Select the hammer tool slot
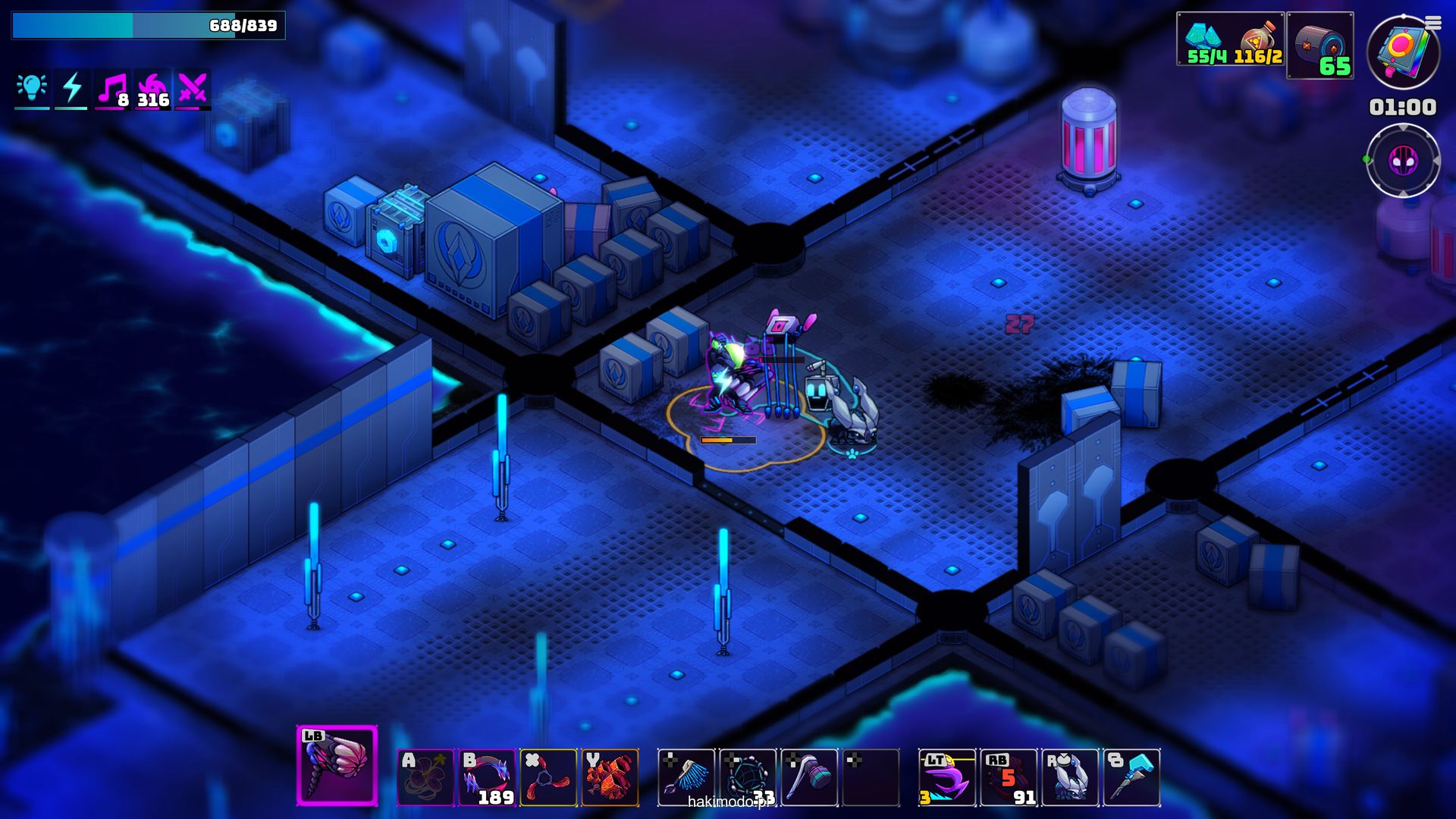Screen dimensions: 1456x819 coord(809,777)
